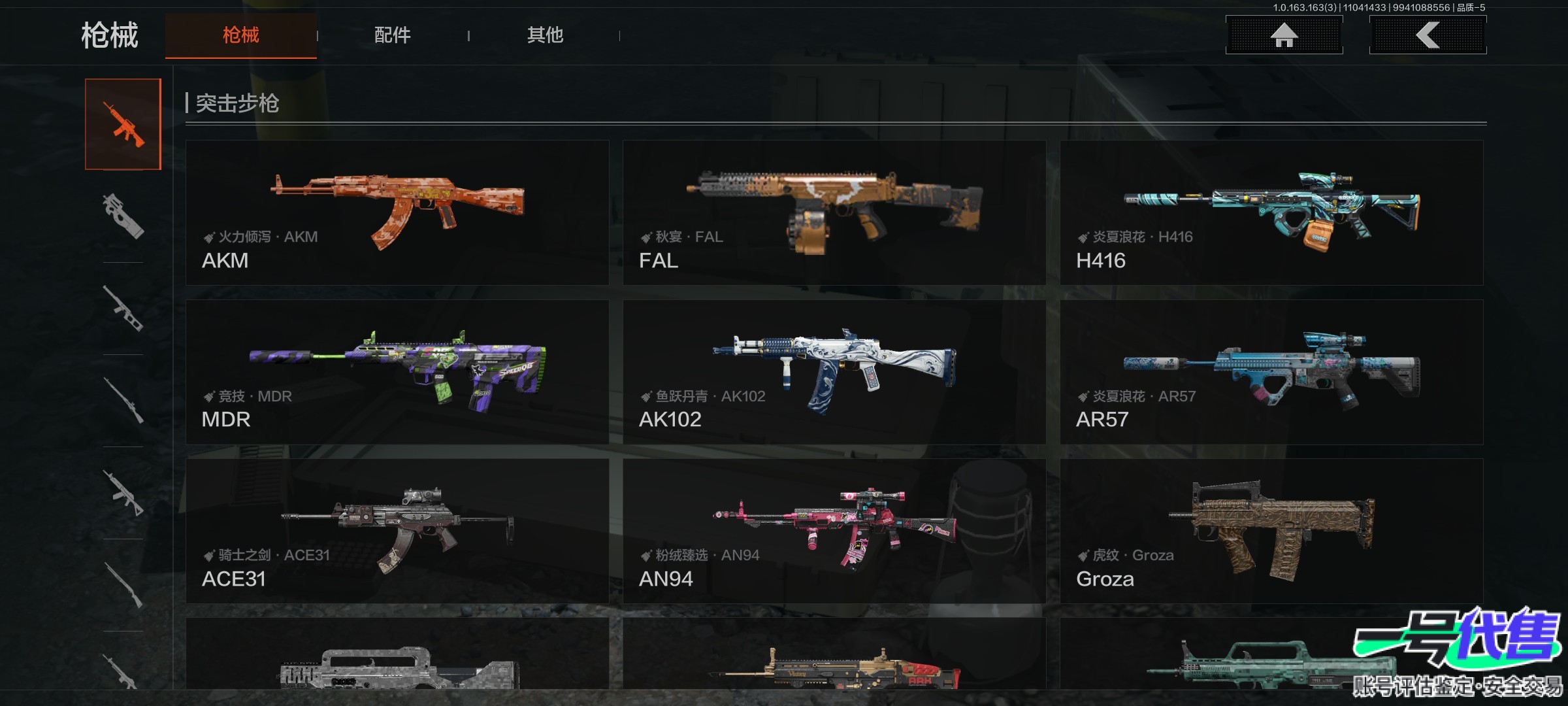Select the orange assault rifle category icon

click(123, 124)
